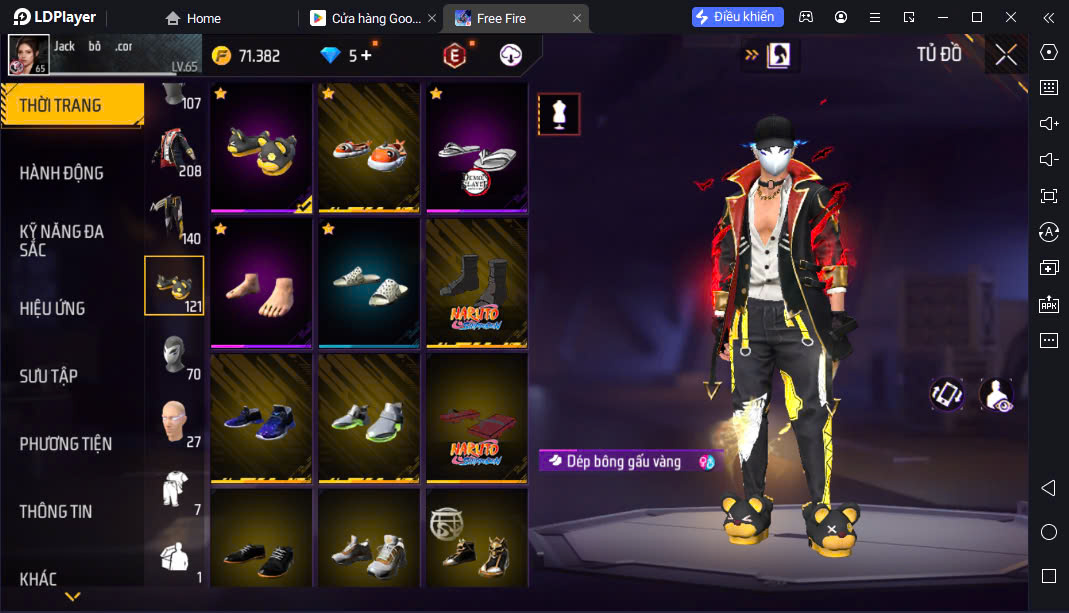Open the Hành Động category
Screen dimensions: 1069x613
62,173
